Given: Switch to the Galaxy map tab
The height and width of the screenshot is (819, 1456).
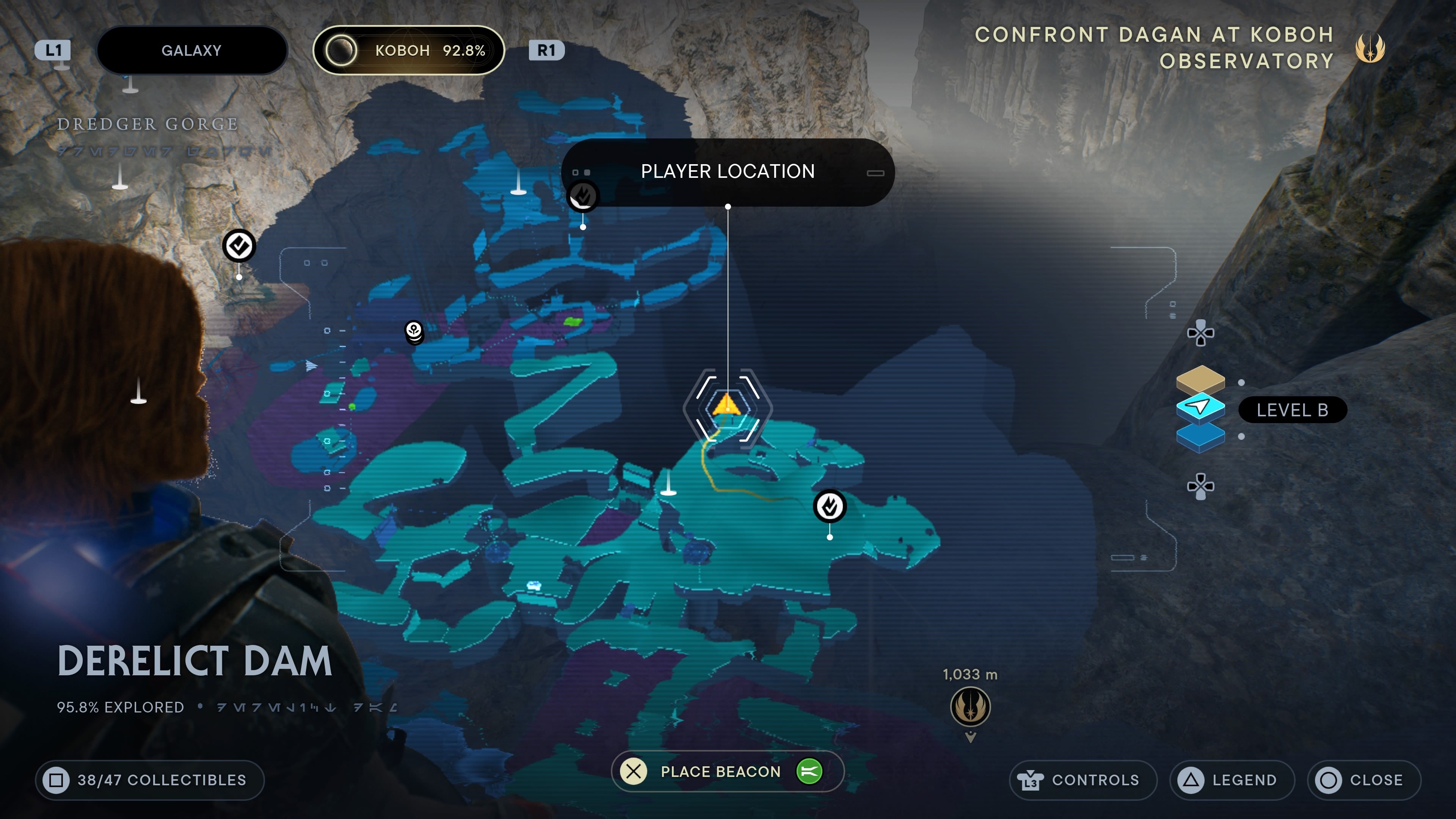Looking at the screenshot, I should pos(191,50).
